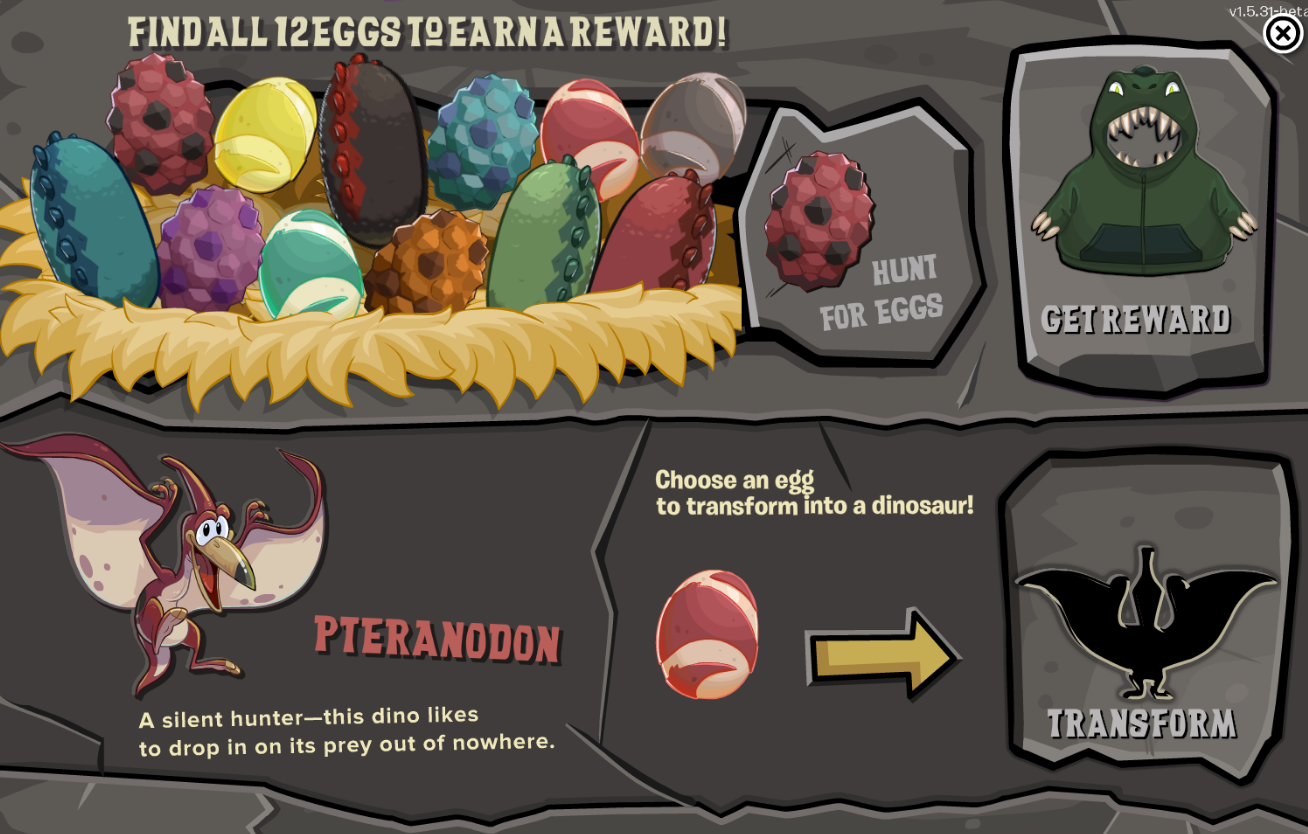
Task: Select the teal egg with cream stripes
Action: point(310,265)
